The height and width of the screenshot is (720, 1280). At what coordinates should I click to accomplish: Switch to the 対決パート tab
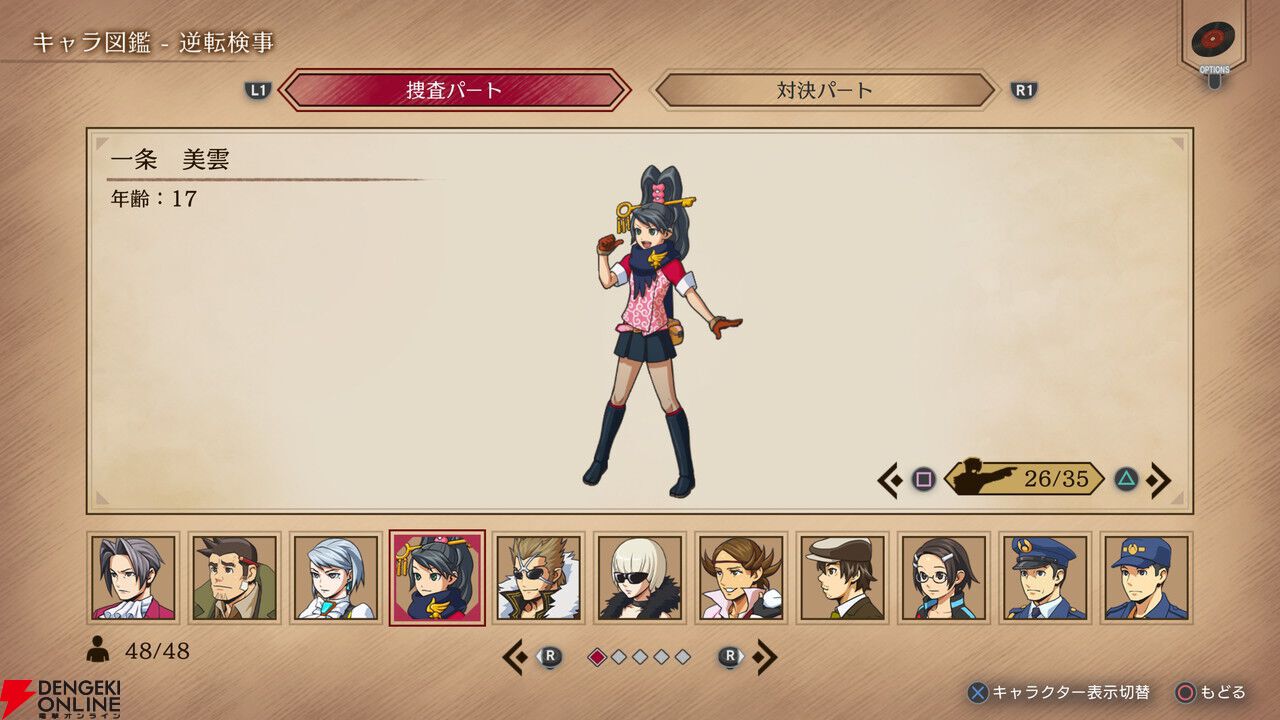pyautogui.click(x=825, y=90)
